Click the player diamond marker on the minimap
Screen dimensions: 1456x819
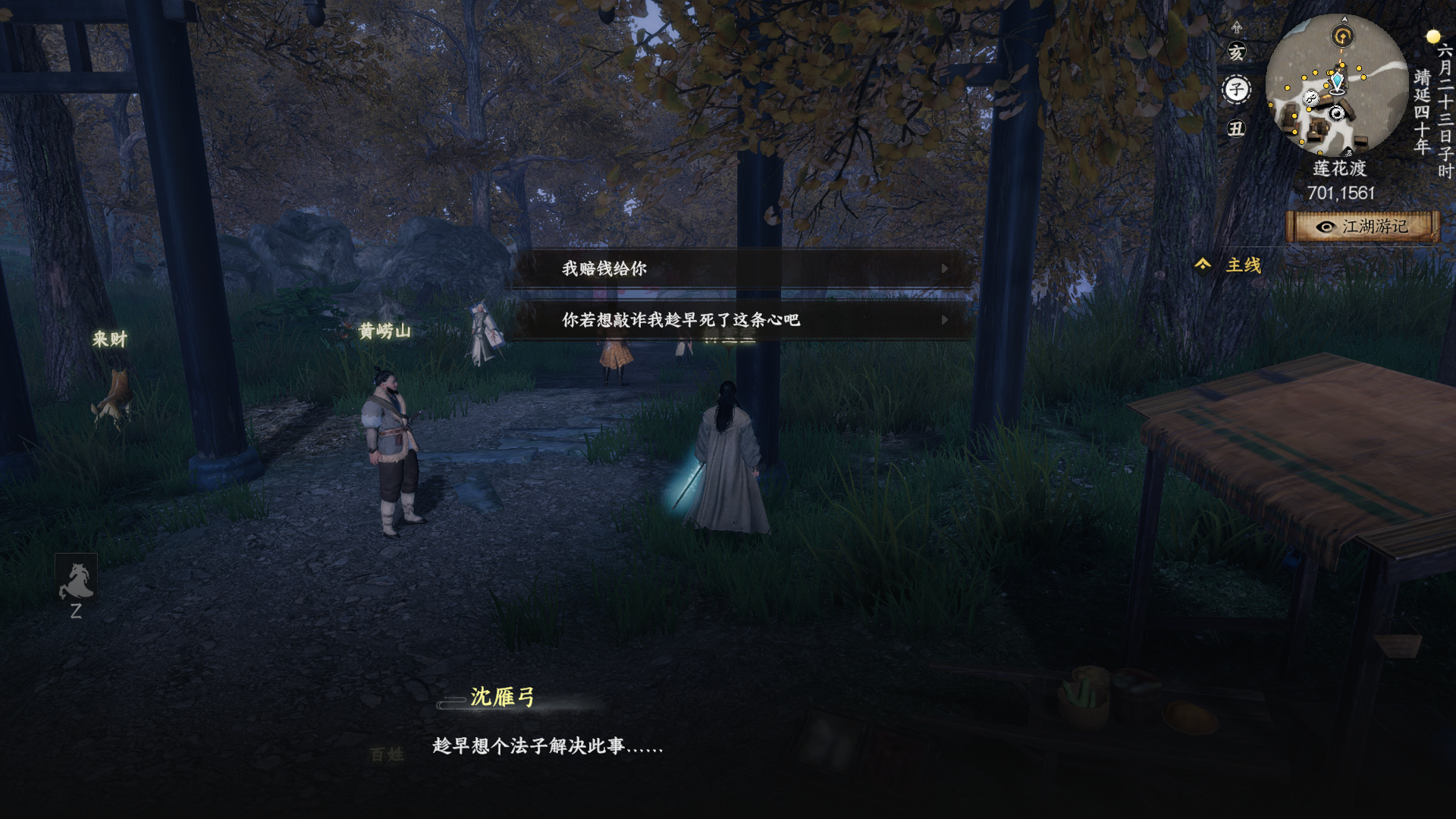pos(1338,81)
